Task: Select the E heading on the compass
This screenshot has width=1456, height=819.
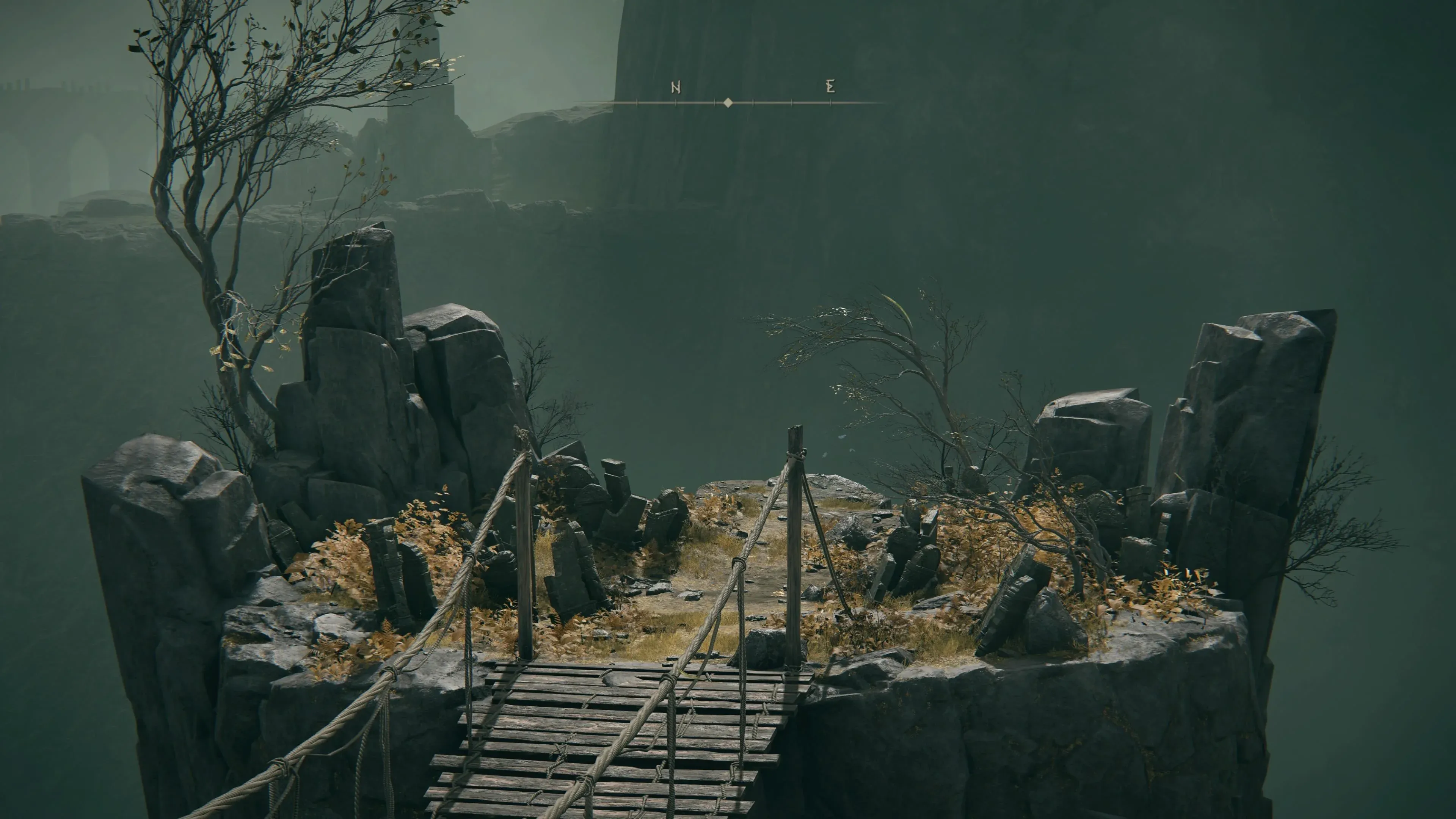Action: (830, 86)
